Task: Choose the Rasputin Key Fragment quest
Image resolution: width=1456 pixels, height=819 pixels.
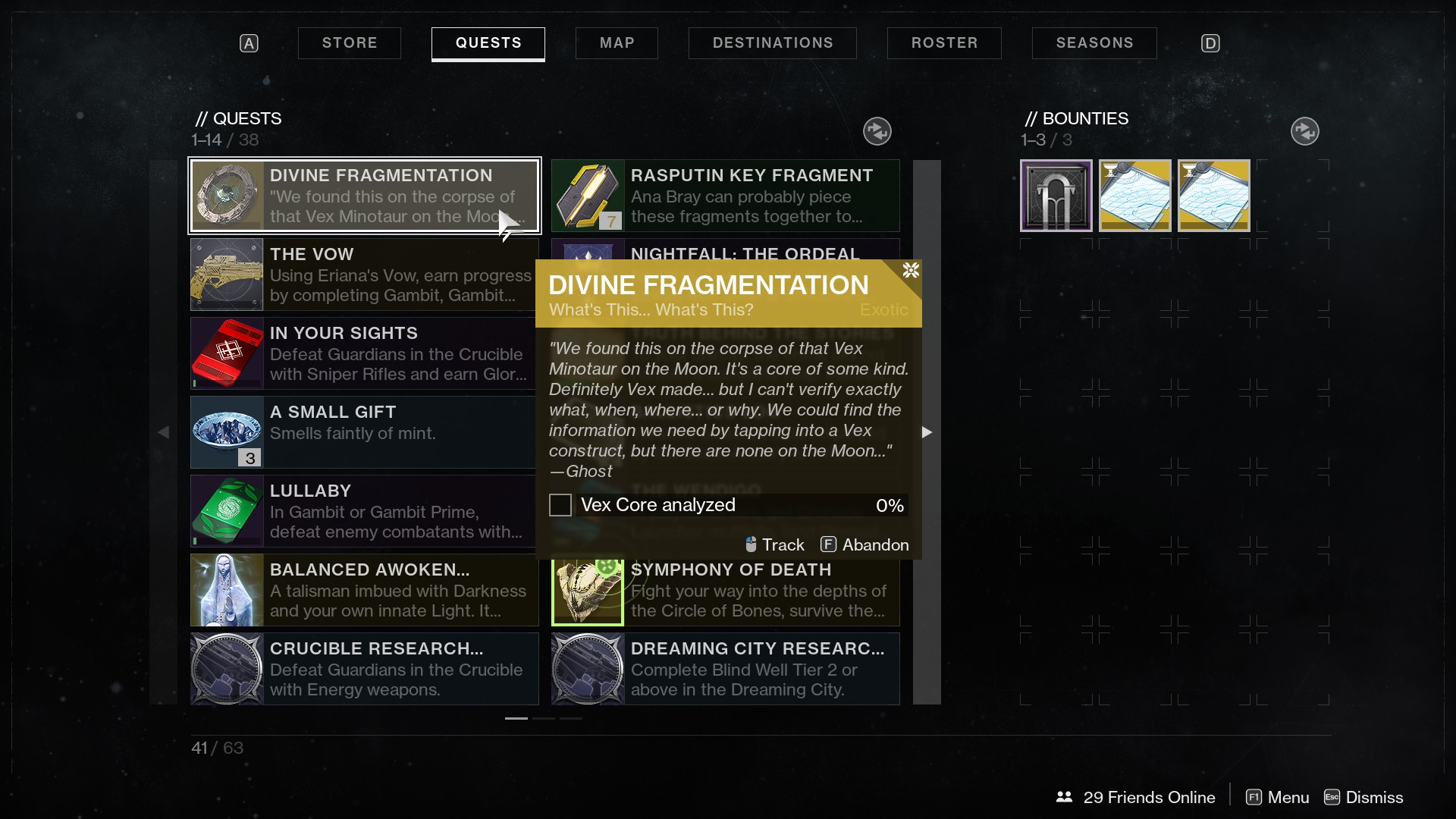Action: tap(725, 196)
